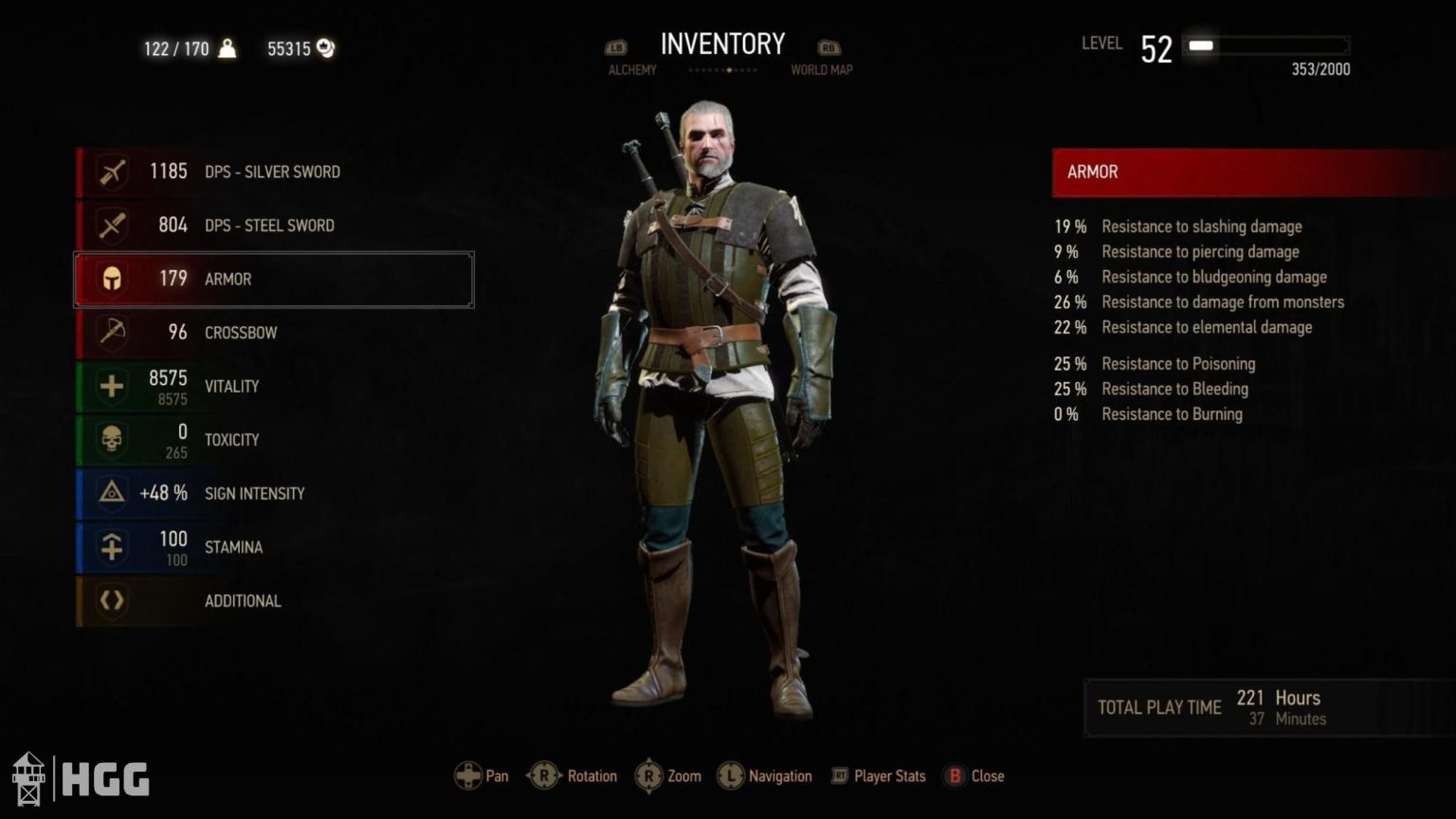
Task: Select the DPS Silver Sword stat icon
Action: tap(111, 172)
